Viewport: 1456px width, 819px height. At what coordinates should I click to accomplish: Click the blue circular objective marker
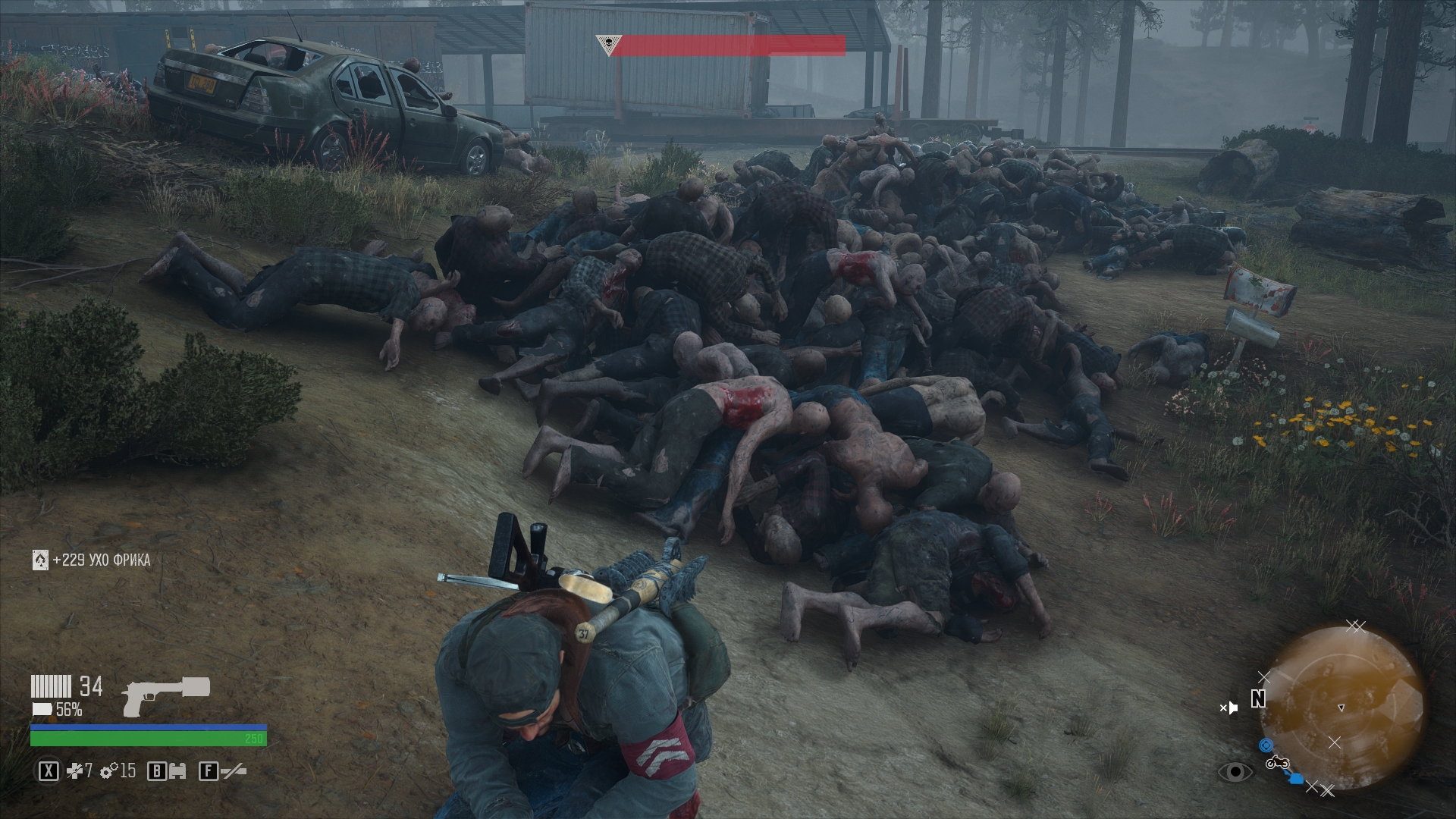click(x=1265, y=745)
